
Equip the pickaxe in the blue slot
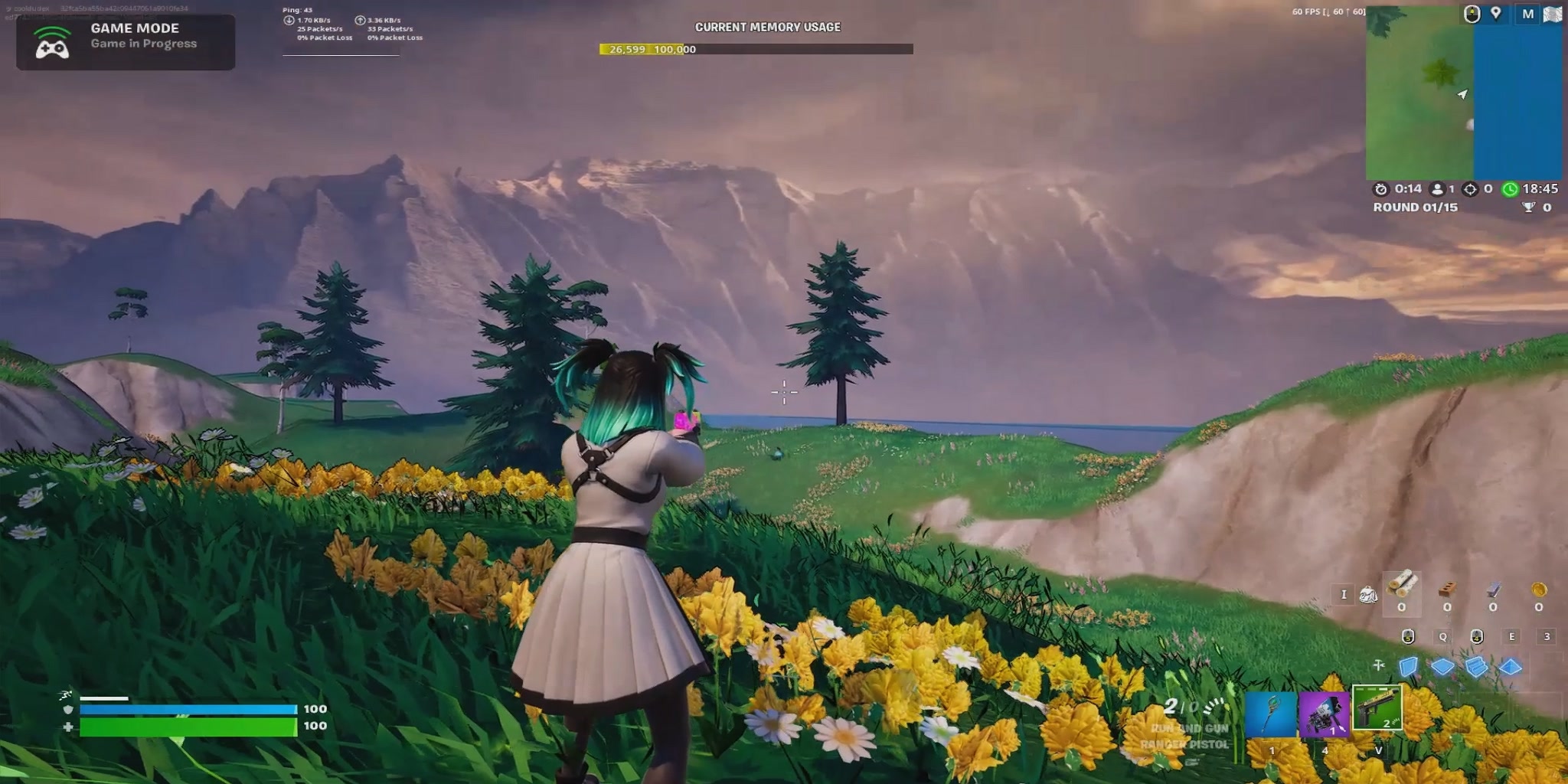click(1271, 714)
